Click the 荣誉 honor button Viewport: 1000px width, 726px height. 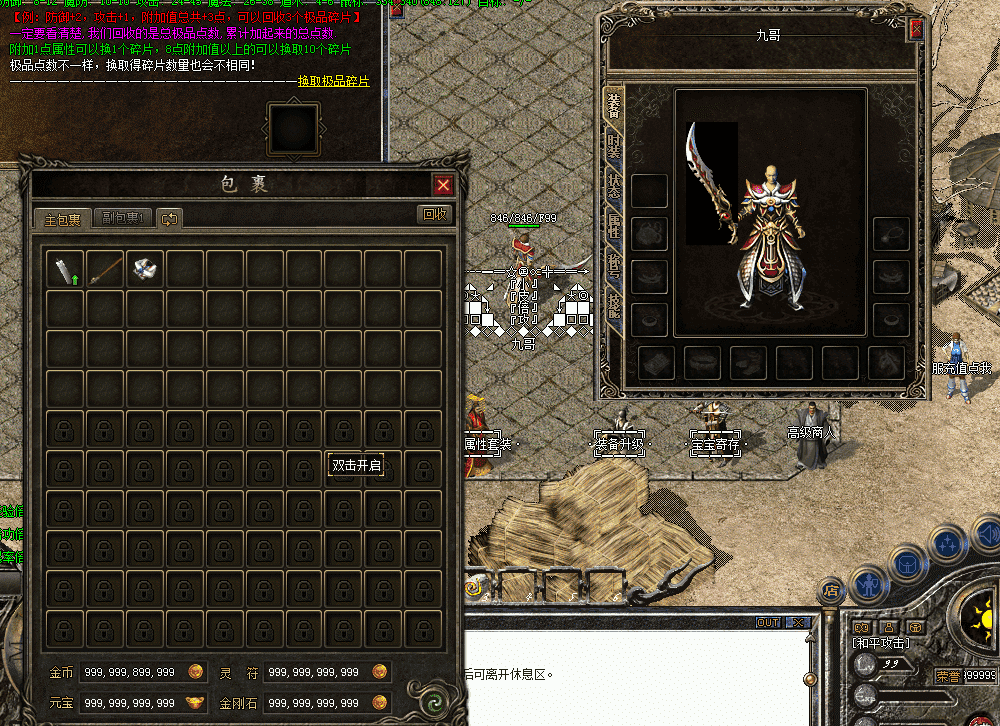click(x=948, y=677)
